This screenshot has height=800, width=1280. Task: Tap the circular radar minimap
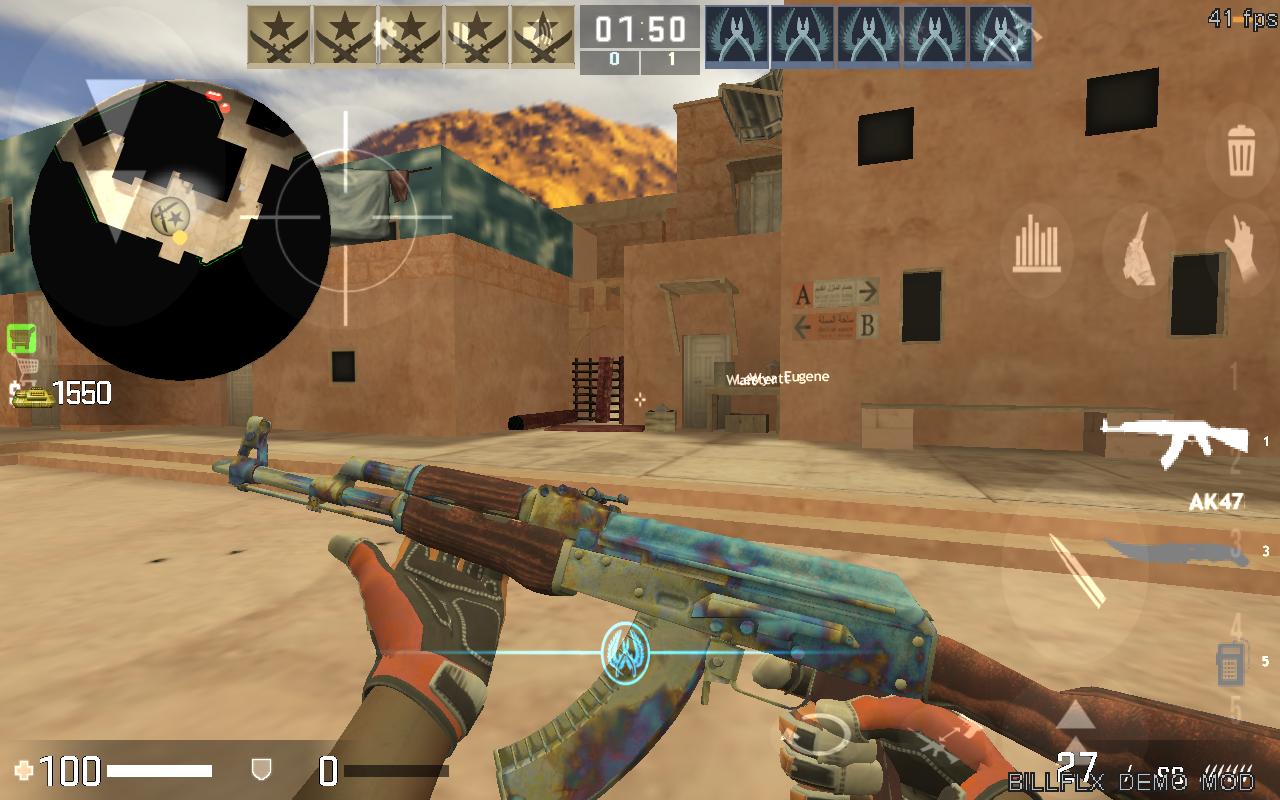(x=178, y=230)
